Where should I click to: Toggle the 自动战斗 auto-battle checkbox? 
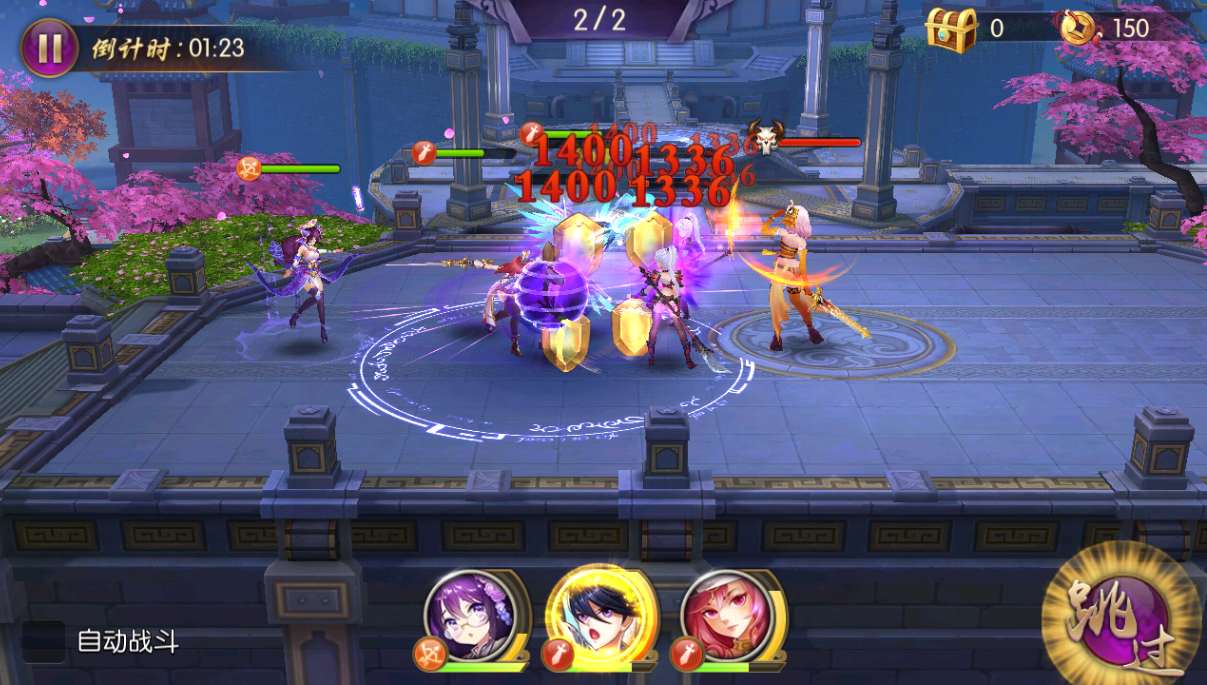tap(44, 642)
